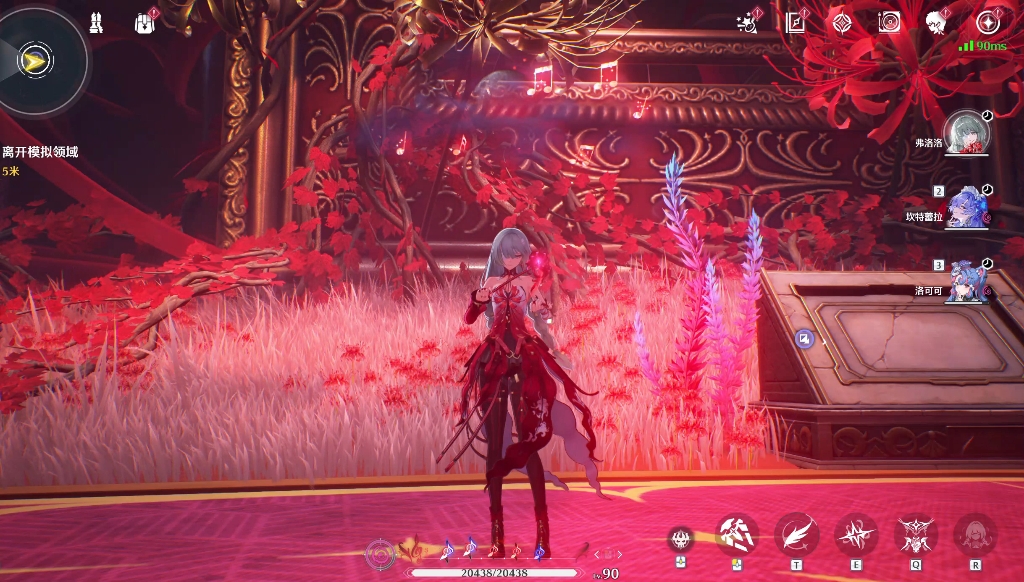Activate the feather skill icon
The height and width of the screenshot is (582, 1024).
[796, 534]
